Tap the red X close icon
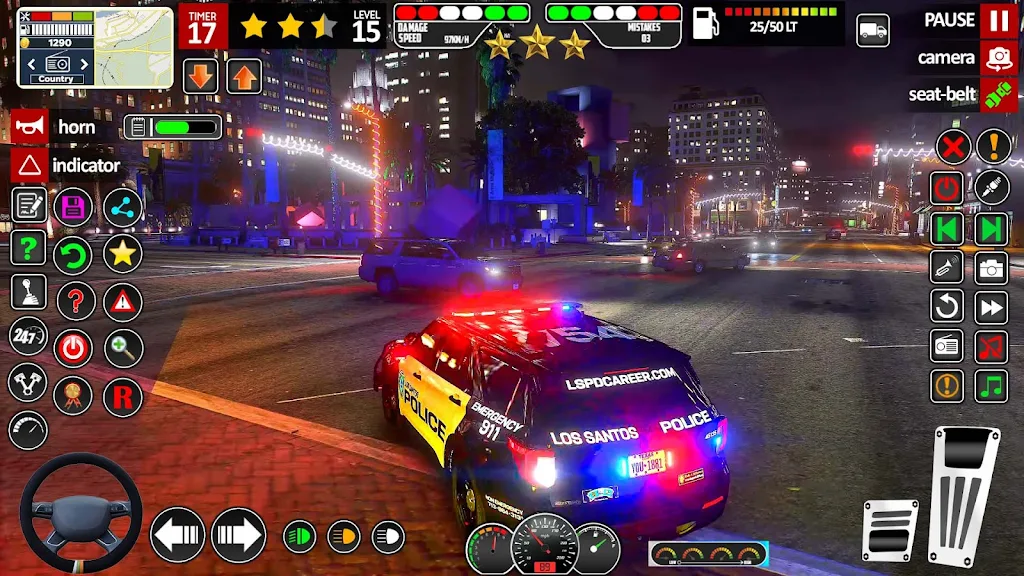1024x576 pixels. (x=953, y=147)
